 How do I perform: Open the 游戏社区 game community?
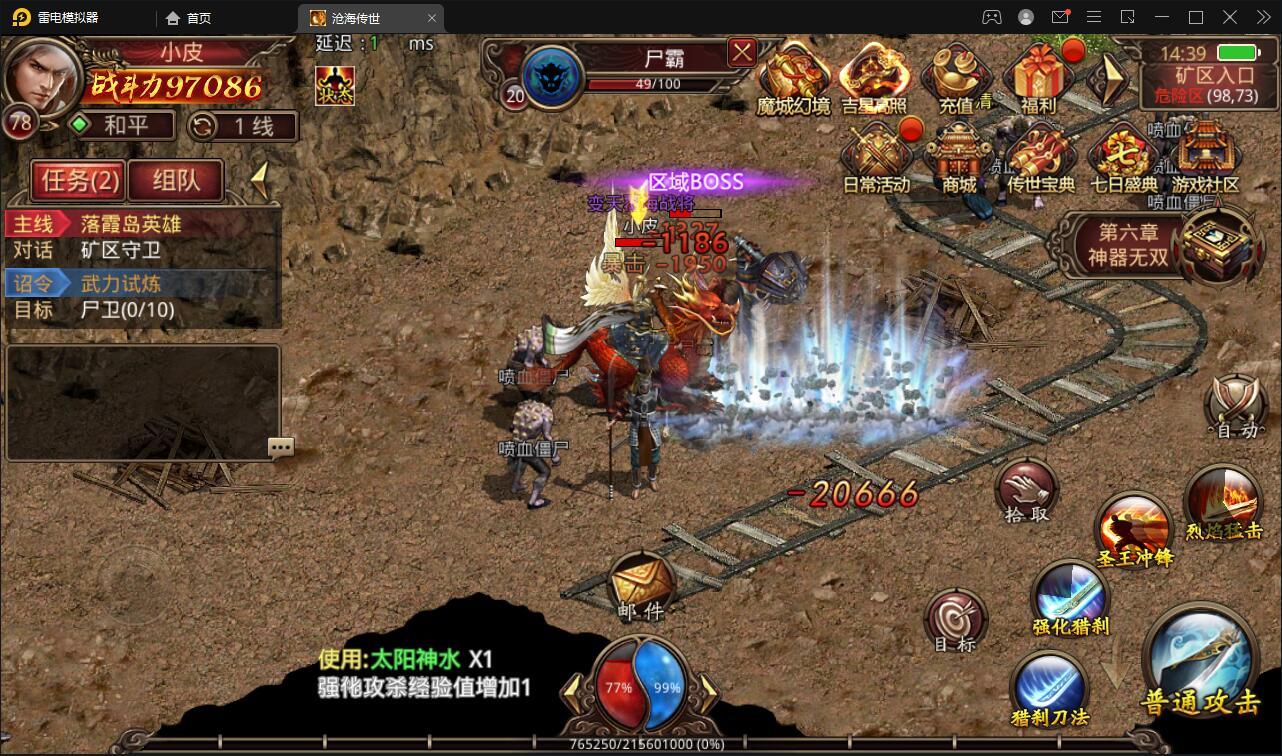1204,155
